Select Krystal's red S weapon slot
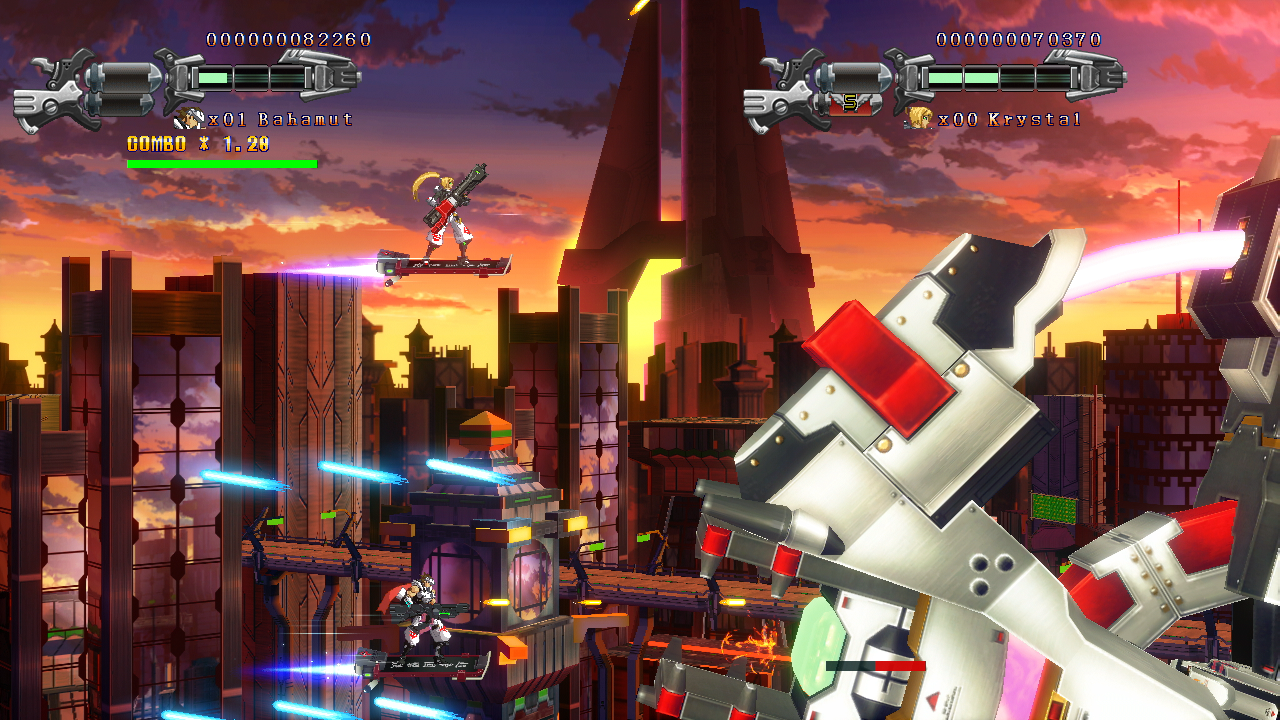 coord(851,102)
